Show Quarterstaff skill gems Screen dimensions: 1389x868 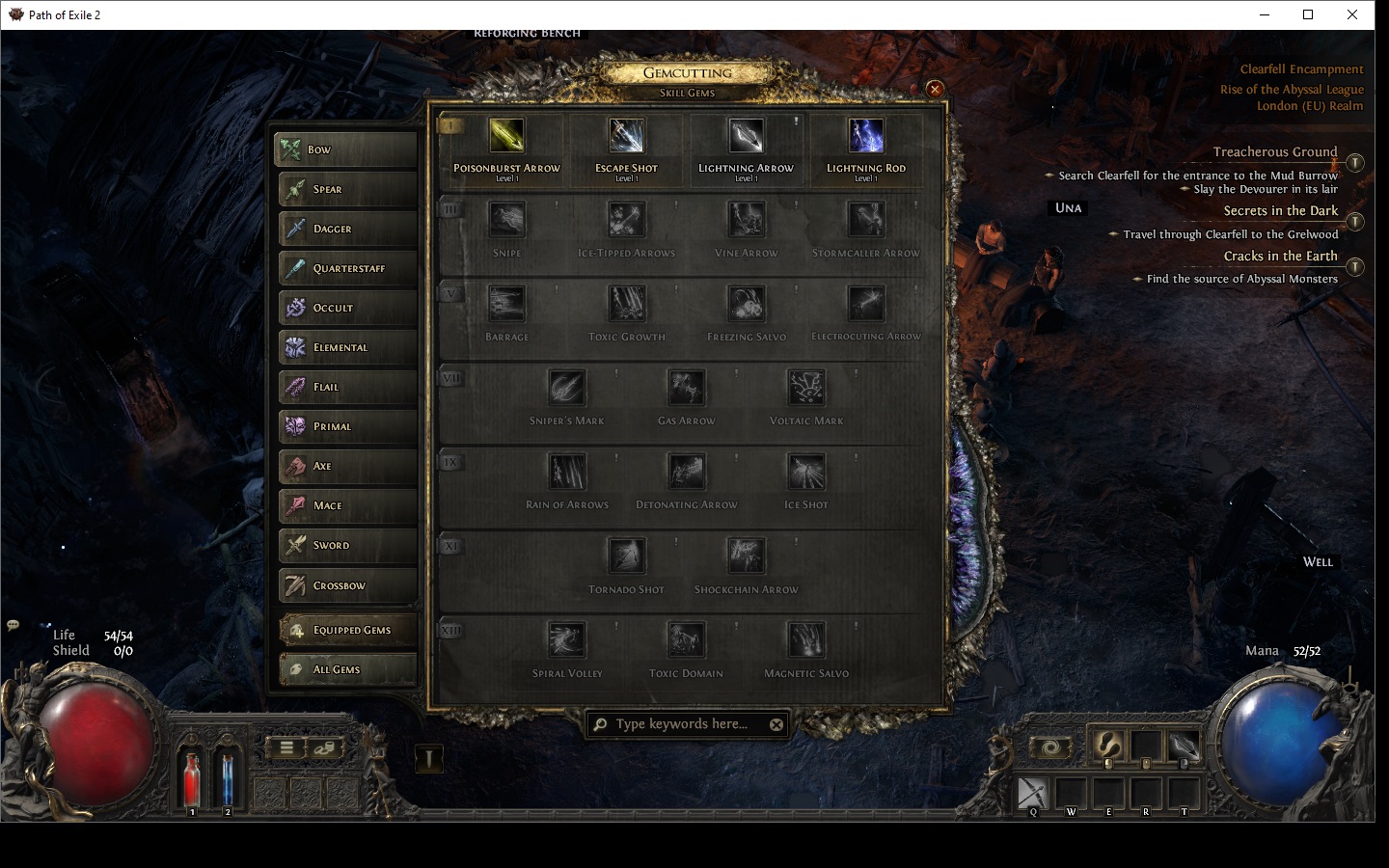(347, 268)
